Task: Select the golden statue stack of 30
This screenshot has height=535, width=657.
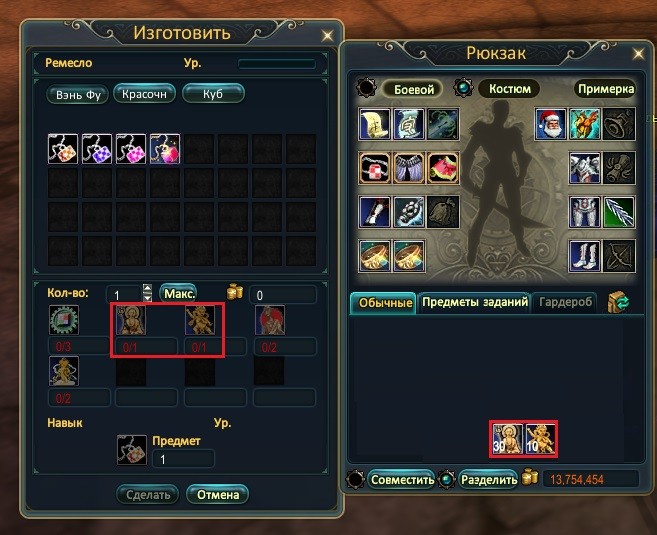Action: pyautogui.click(x=507, y=439)
